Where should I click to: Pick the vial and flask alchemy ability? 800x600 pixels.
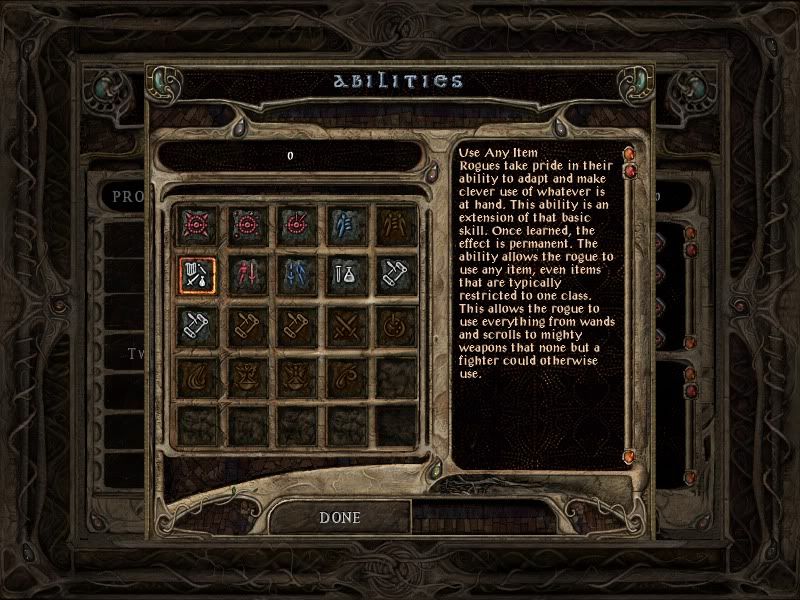coord(343,273)
